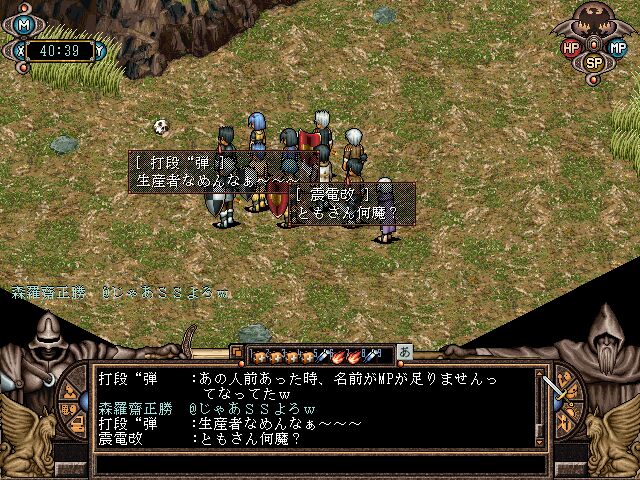The height and width of the screenshot is (480, 640).
Task: Toggle the red HP orb
Action: click(x=573, y=47)
